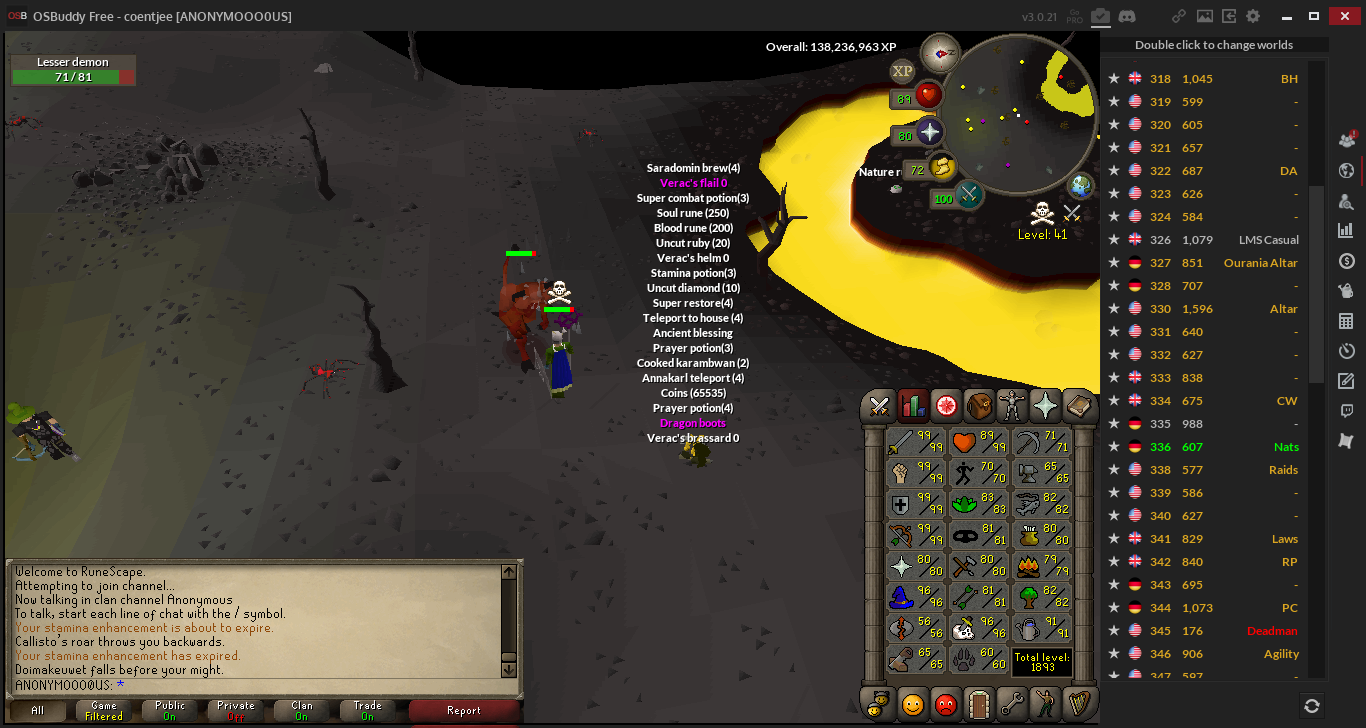
Task: Open the logout door tab
Action: 979,703
